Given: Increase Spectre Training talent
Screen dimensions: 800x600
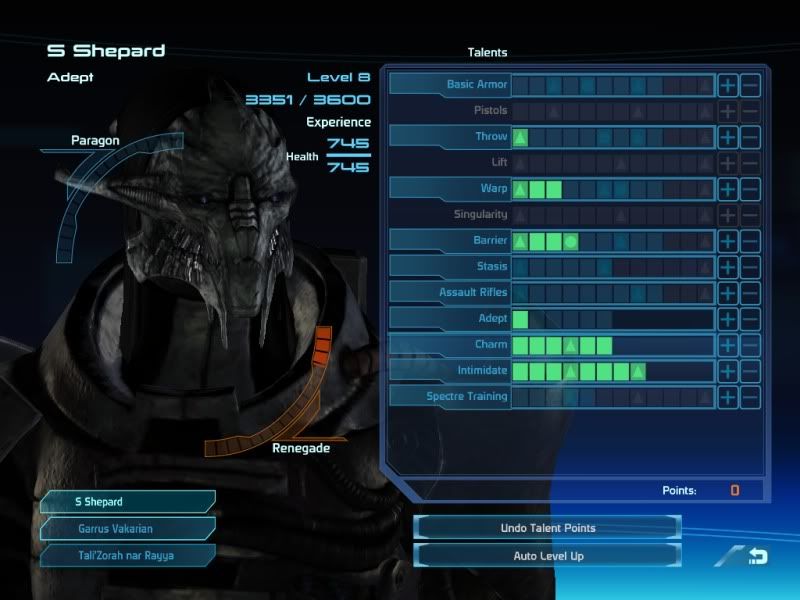Looking at the screenshot, I should click(x=728, y=396).
